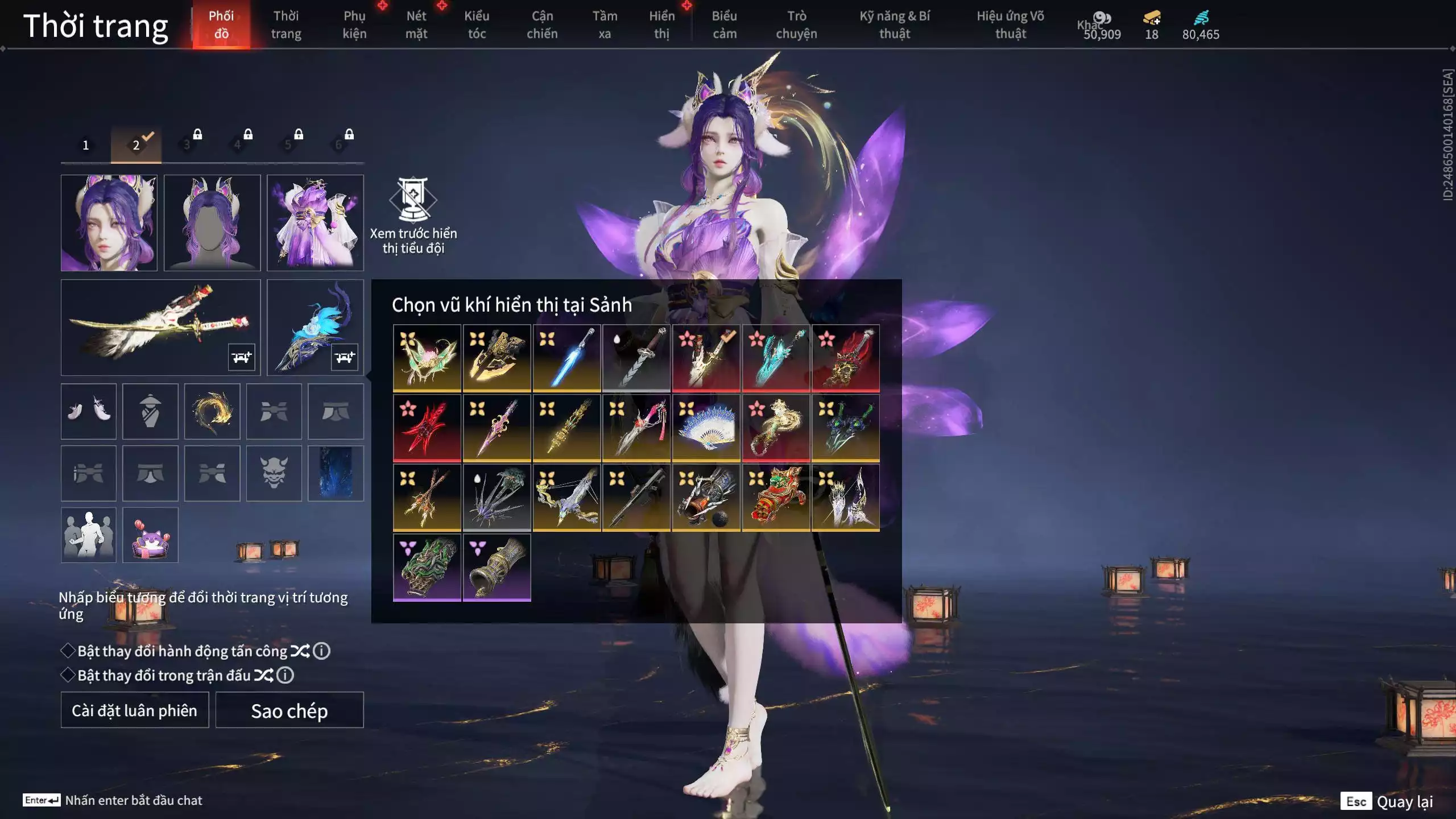Choose the white feather fan weapon
The height and width of the screenshot is (819, 1456).
coord(706,428)
